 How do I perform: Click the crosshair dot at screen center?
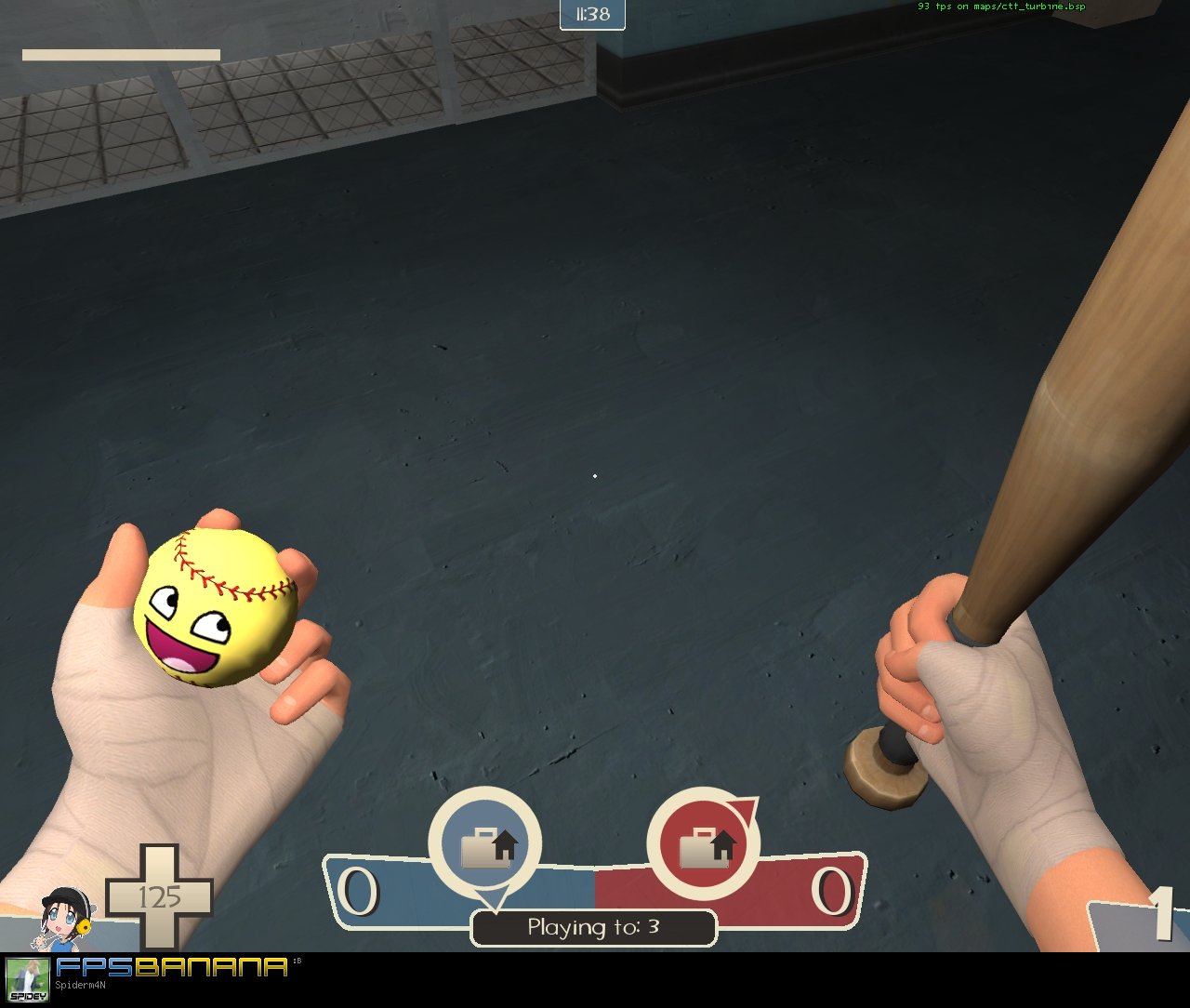595,476
